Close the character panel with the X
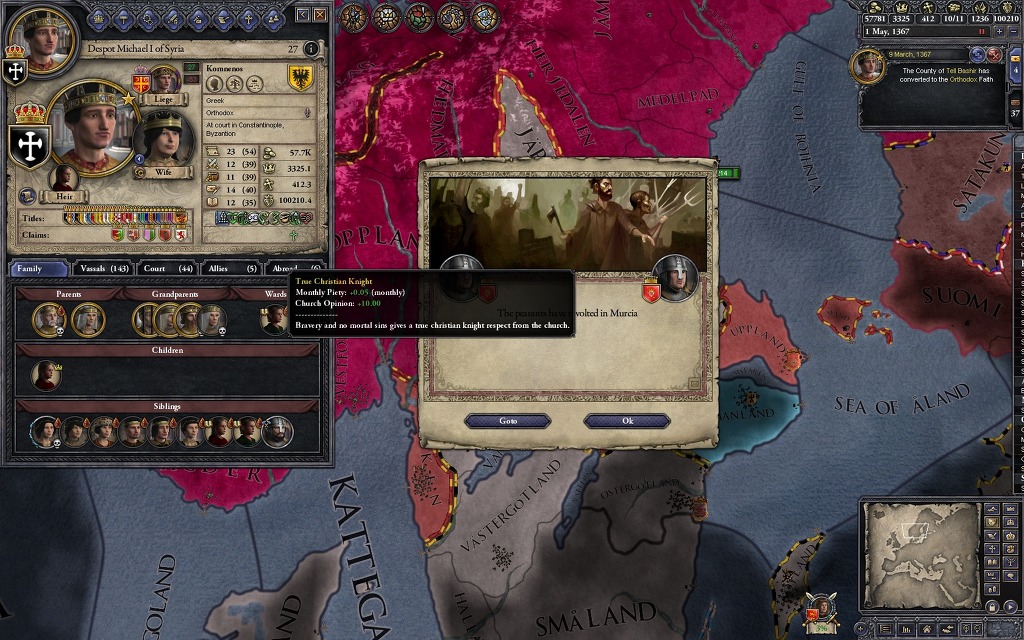 (320, 15)
